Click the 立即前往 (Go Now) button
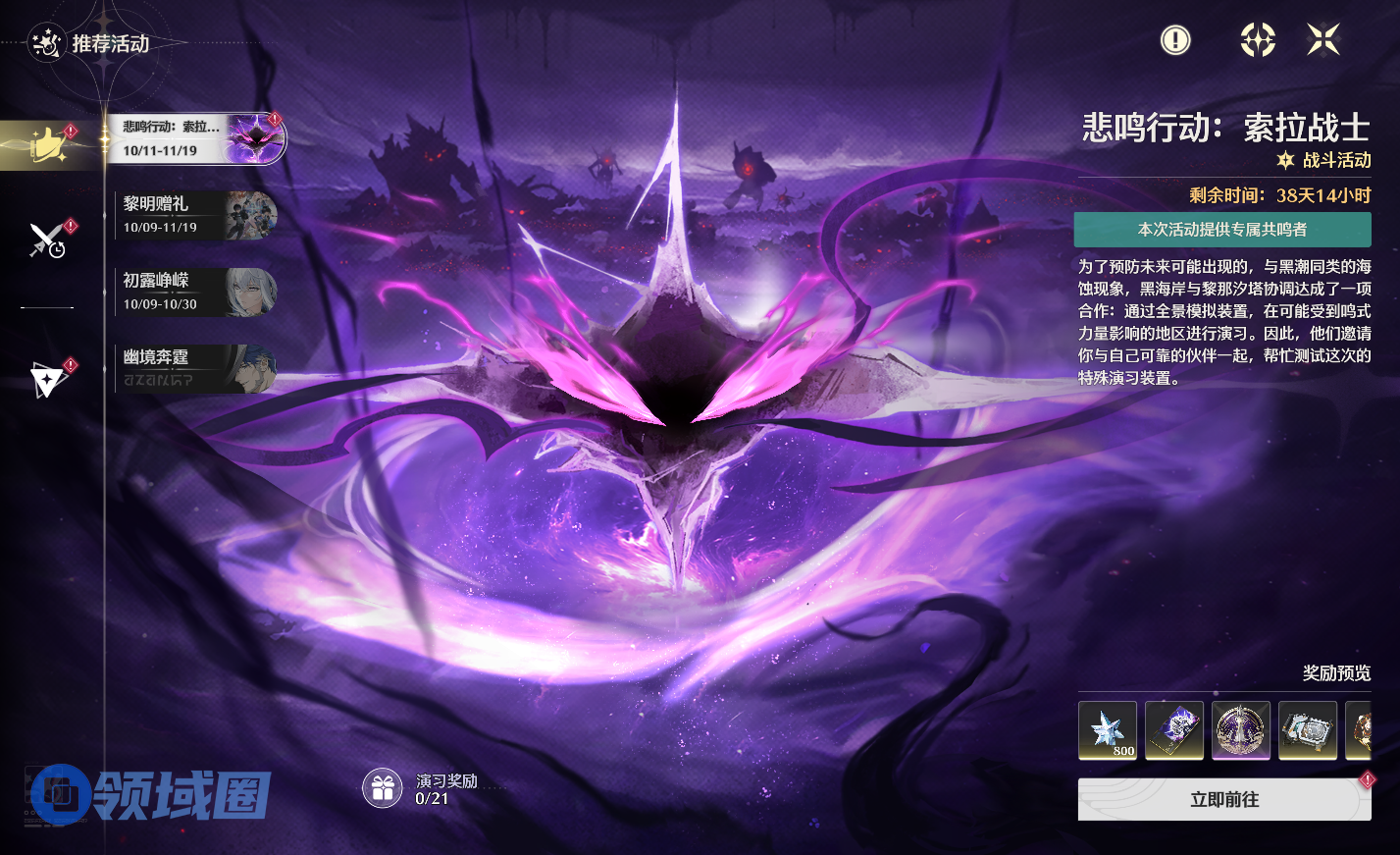 click(1223, 800)
